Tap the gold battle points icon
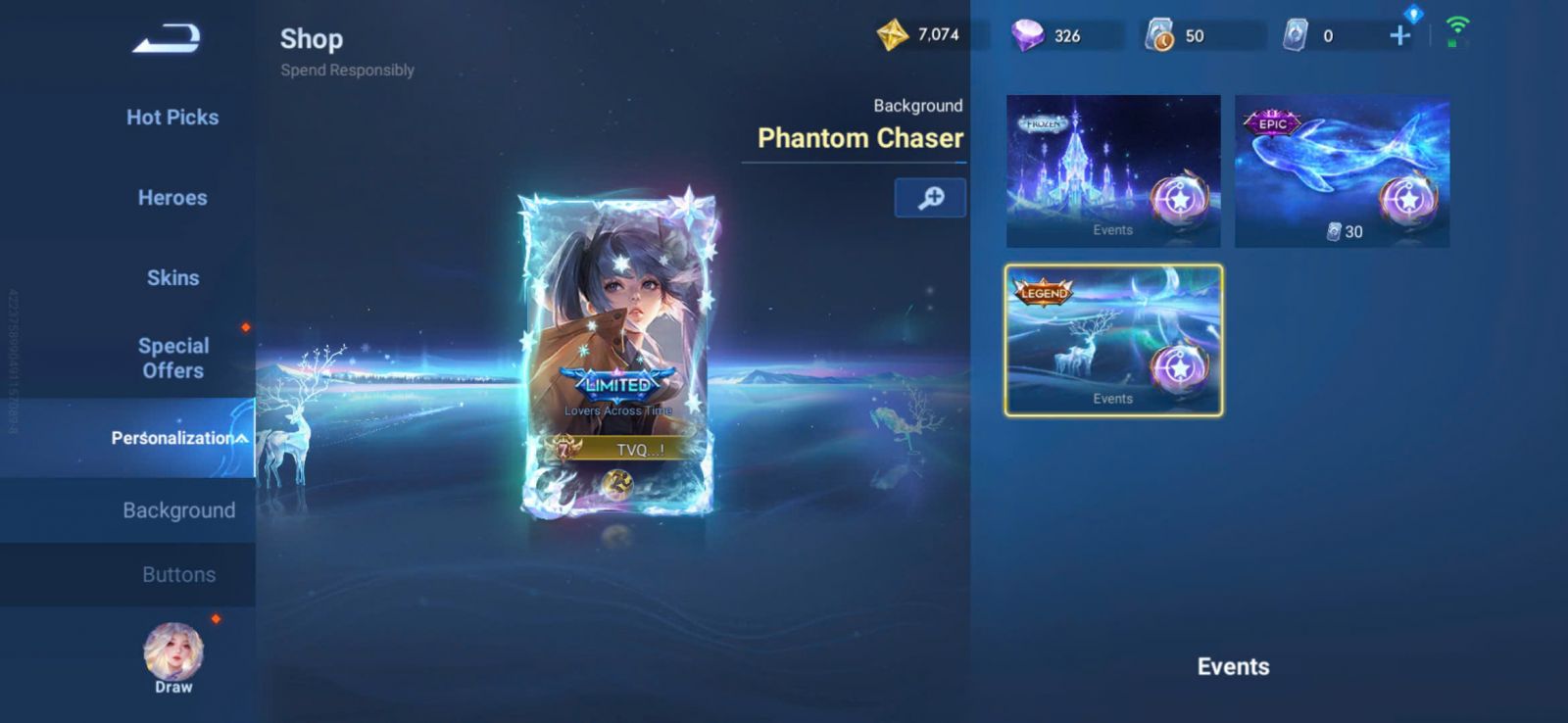The width and height of the screenshot is (1568, 723). (x=892, y=35)
